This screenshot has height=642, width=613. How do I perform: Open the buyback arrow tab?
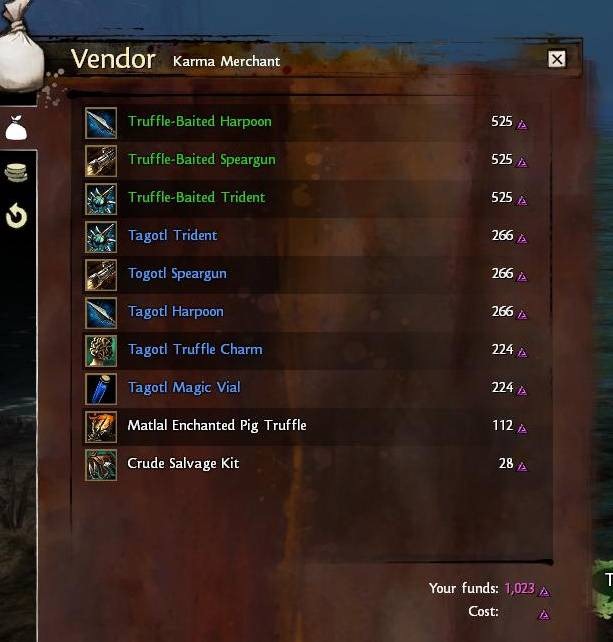click(16, 215)
